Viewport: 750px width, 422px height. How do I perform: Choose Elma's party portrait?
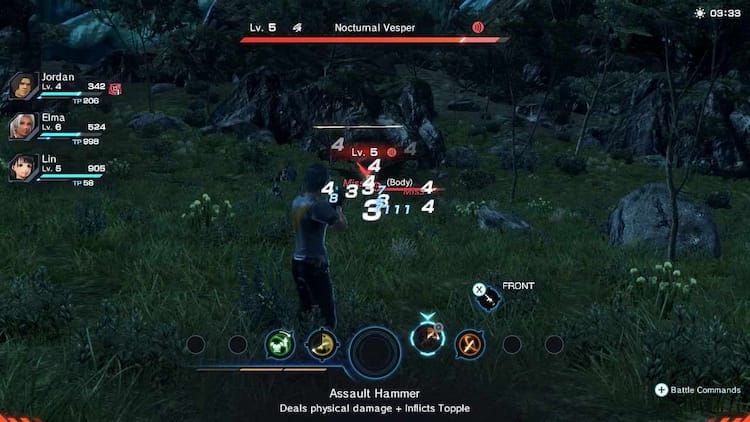pos(22,127)
